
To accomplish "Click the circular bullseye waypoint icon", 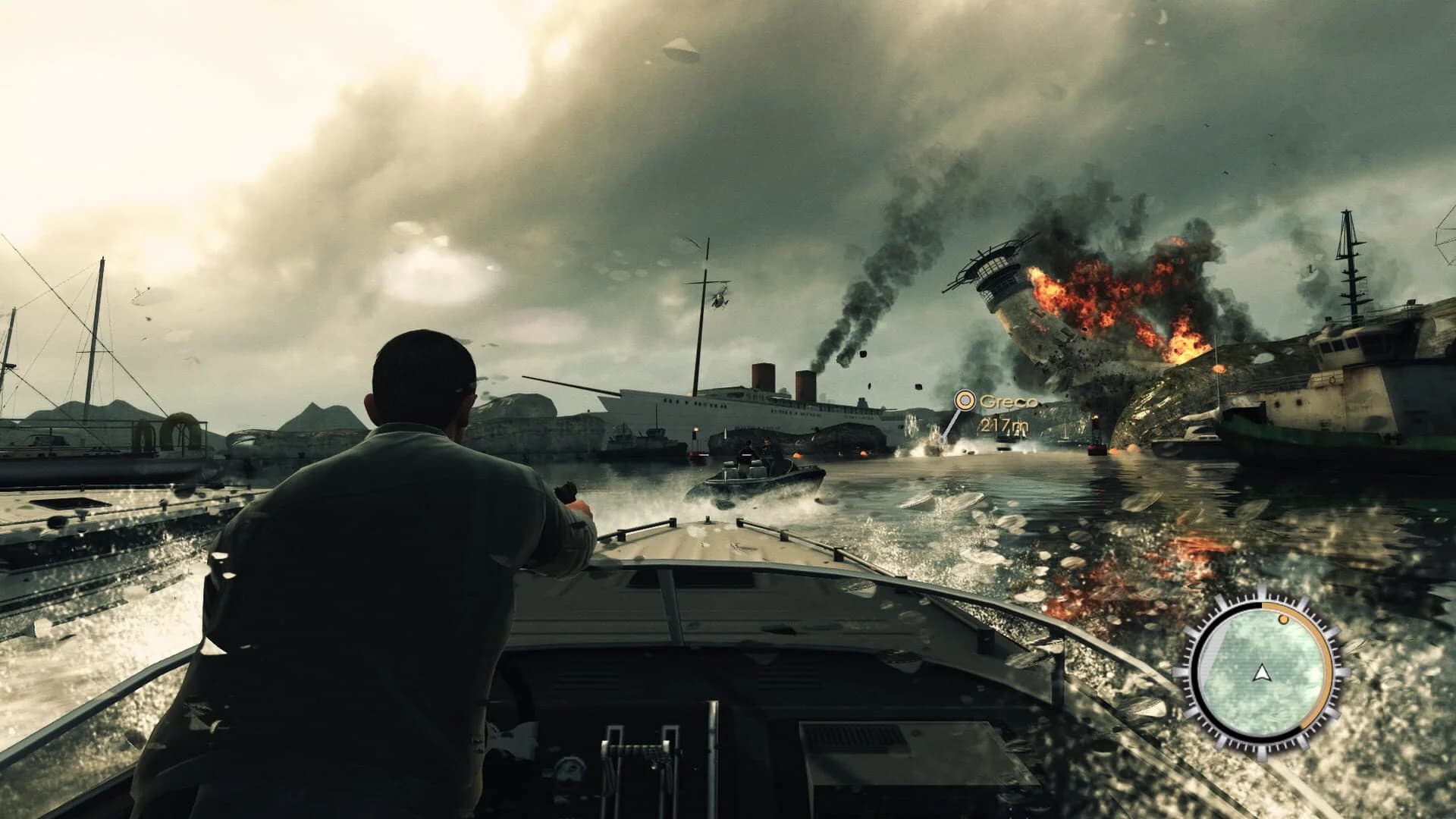I will pyautogui.click(x=966, y=400).
